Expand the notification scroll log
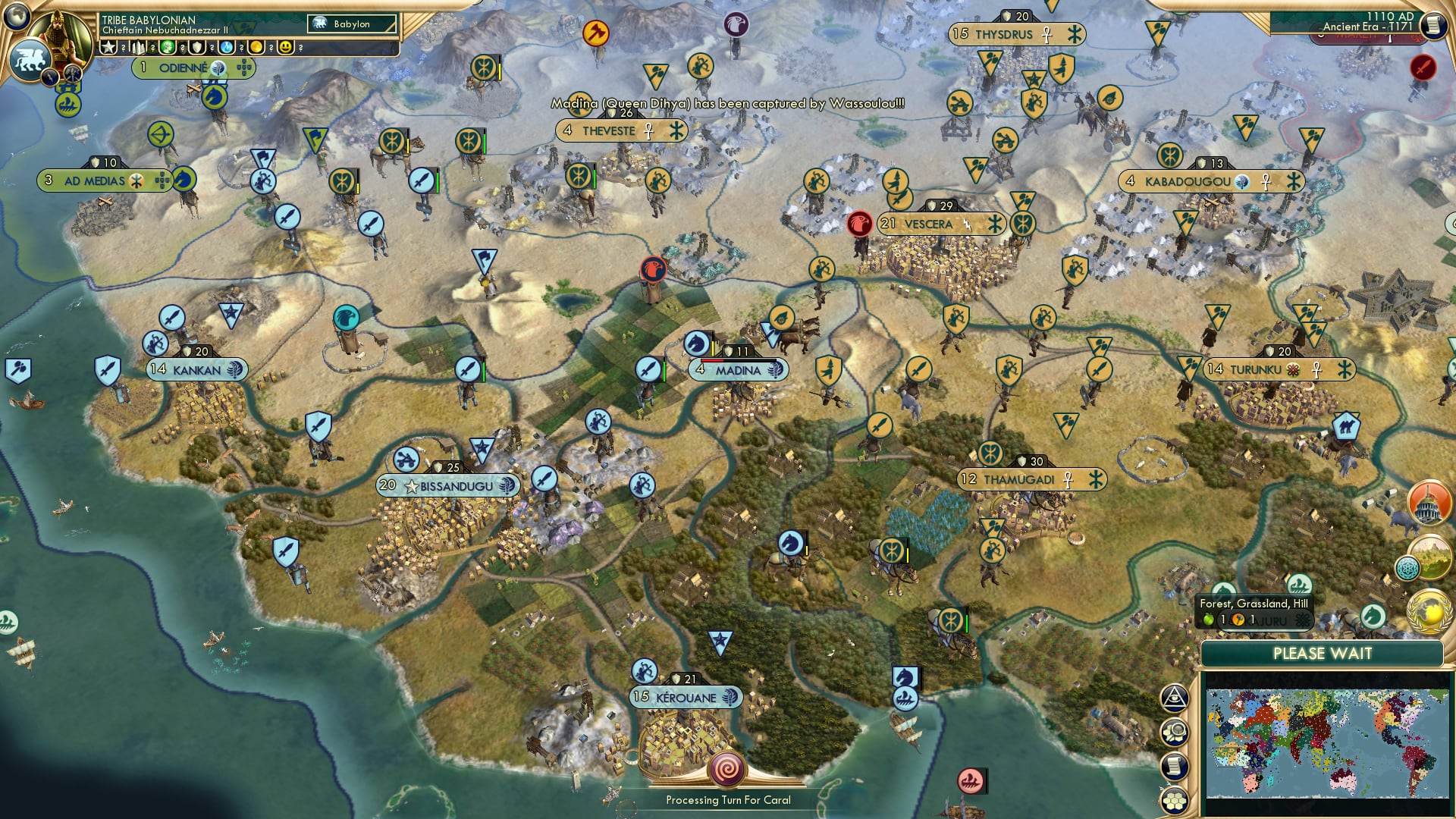Viewport: 1456px width, 819px height. (1175, 764)
